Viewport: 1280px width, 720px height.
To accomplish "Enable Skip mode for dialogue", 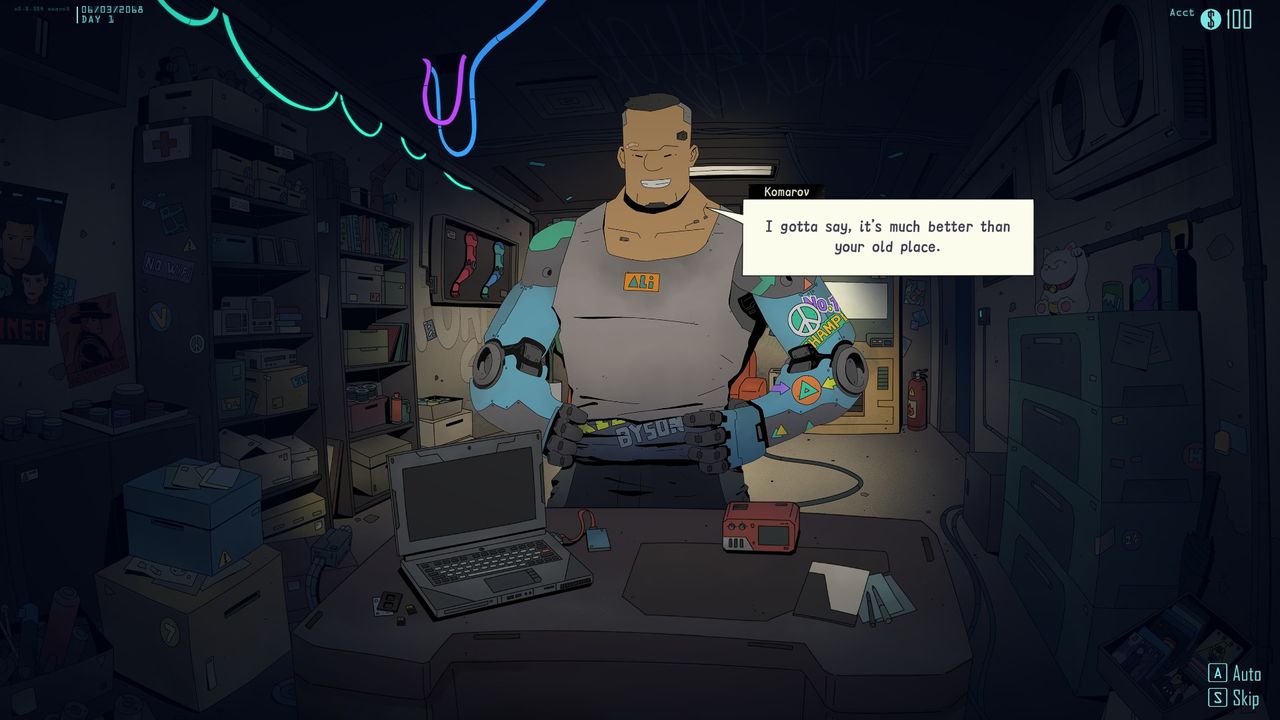I will pyautogui.click(x=1240, y=697).
